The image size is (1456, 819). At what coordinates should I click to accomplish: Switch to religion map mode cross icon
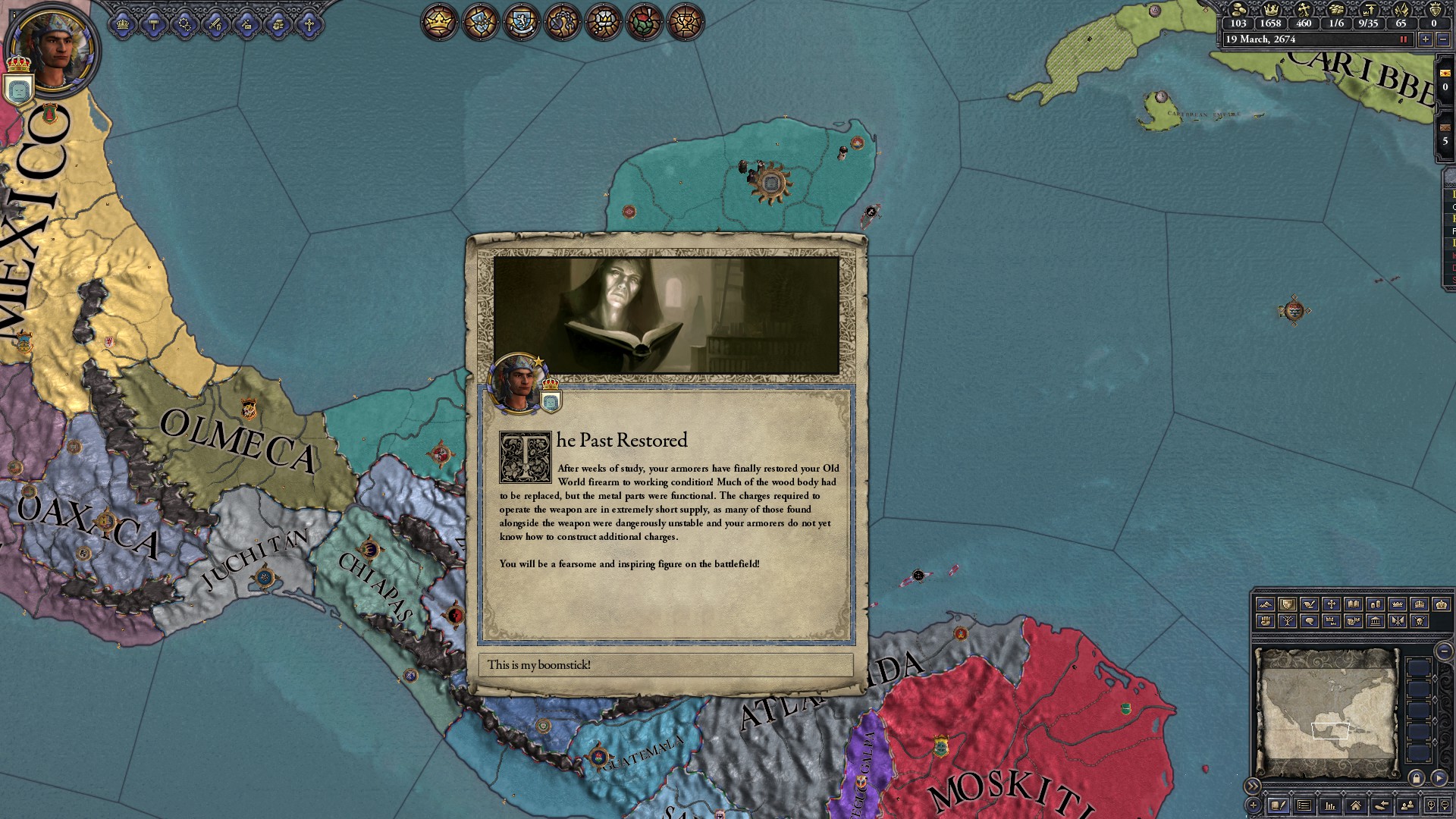point(1331,604)
